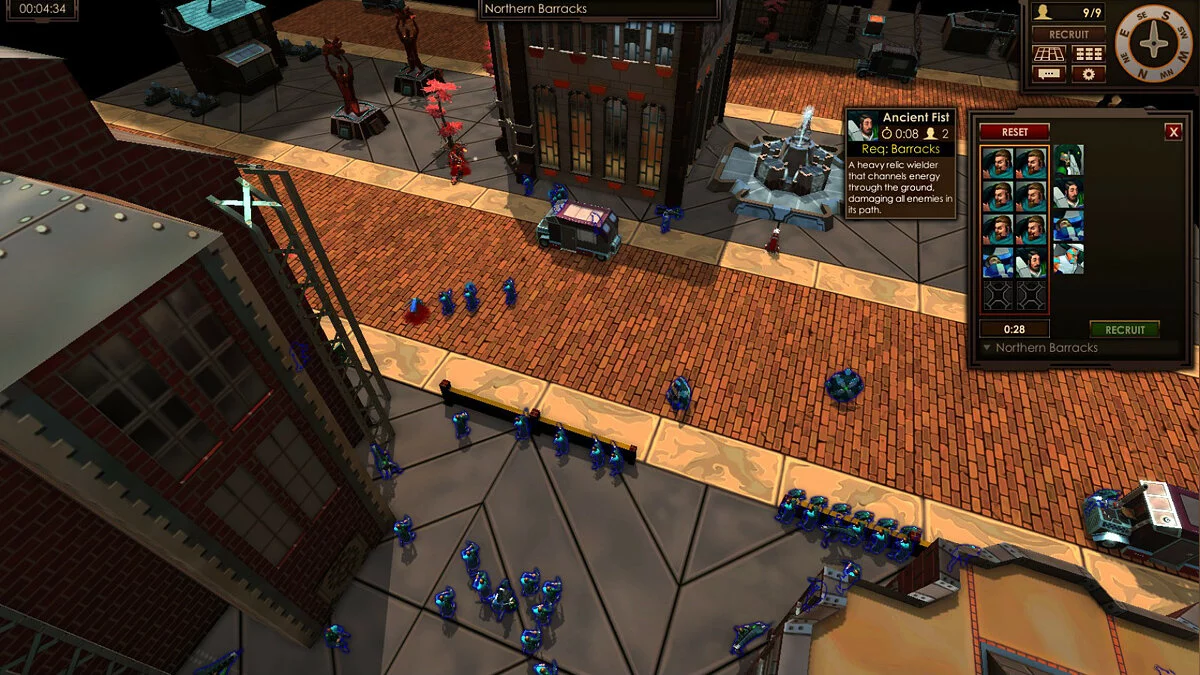
Task: Show the unit list icon button
Action: pyautogui.click(x=1088, y=54)
